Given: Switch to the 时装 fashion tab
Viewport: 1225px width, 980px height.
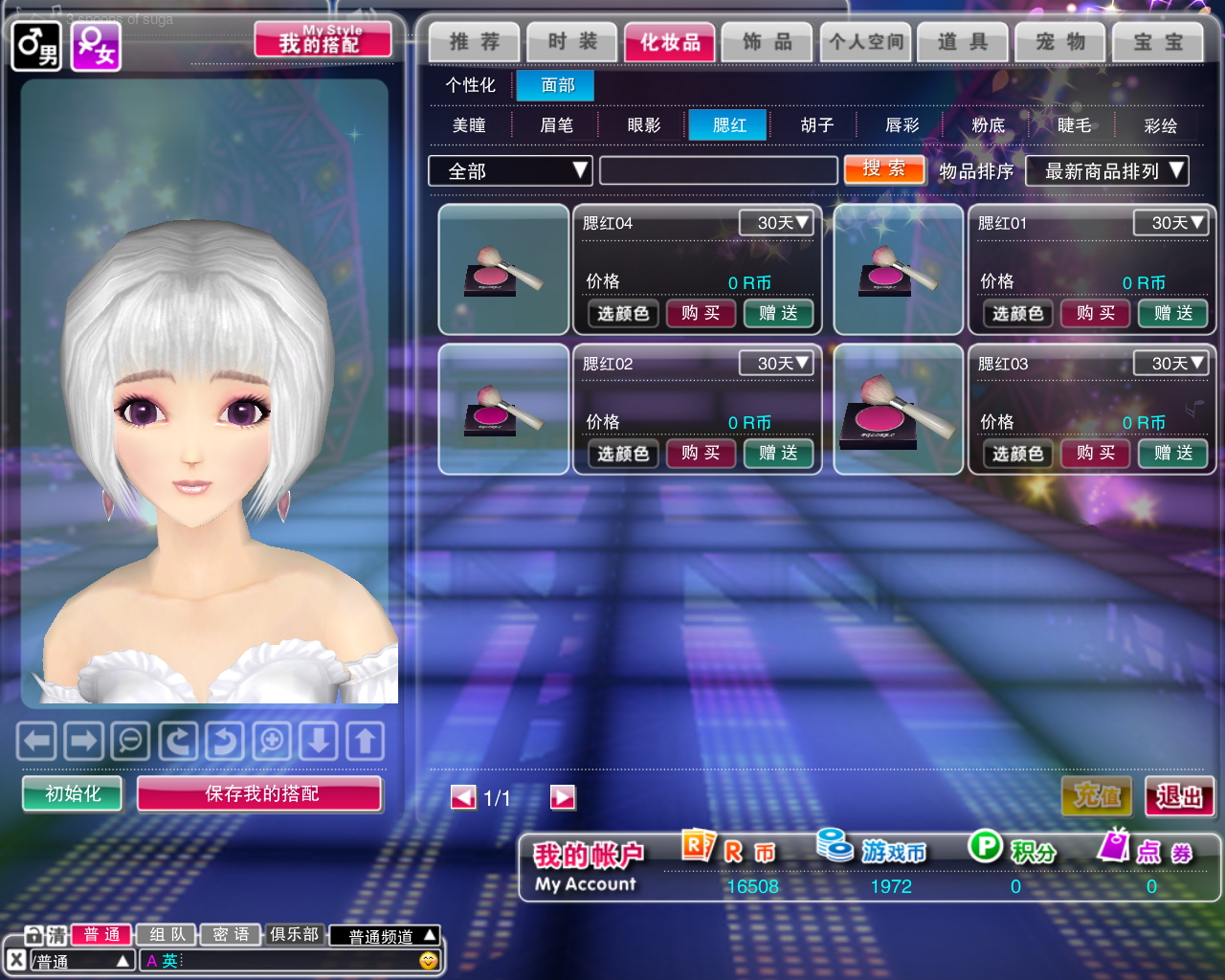Looking at the screenshot, I should point(572,42).
